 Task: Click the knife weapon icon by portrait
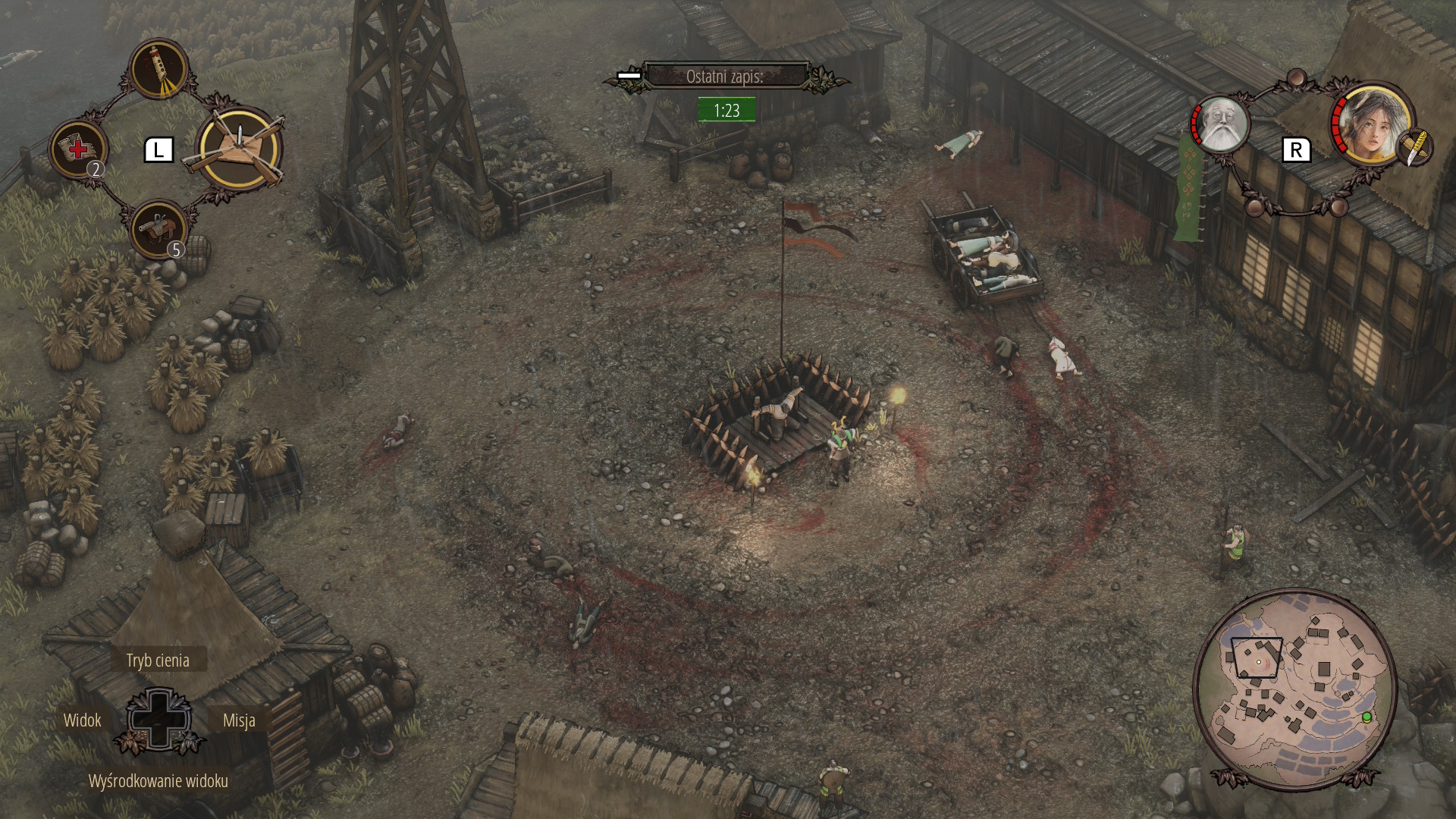point(1414,147)
